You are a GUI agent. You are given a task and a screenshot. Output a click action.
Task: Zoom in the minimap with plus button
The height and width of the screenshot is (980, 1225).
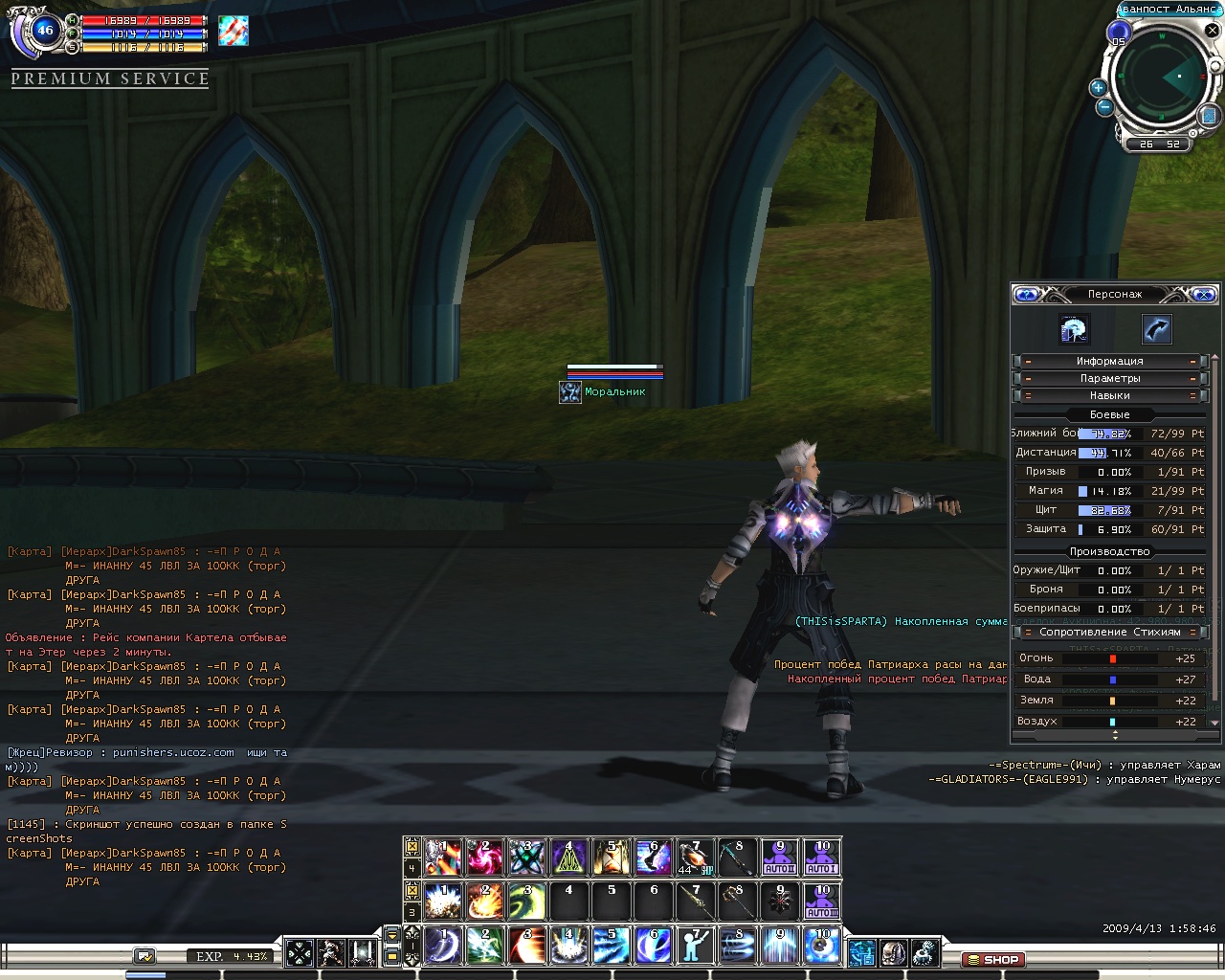pos(1098,88)
